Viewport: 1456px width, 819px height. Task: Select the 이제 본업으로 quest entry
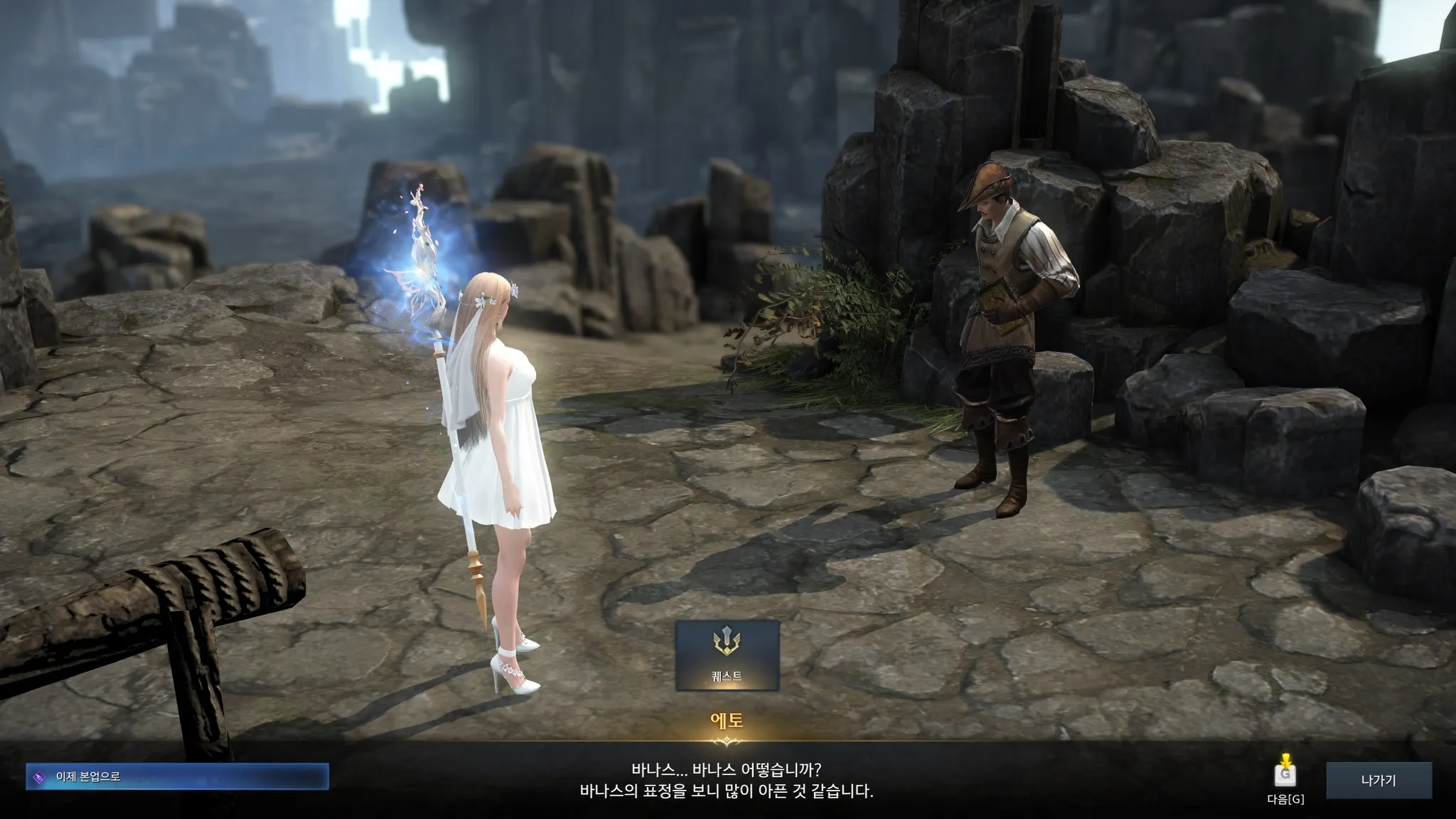pos(177,777)
